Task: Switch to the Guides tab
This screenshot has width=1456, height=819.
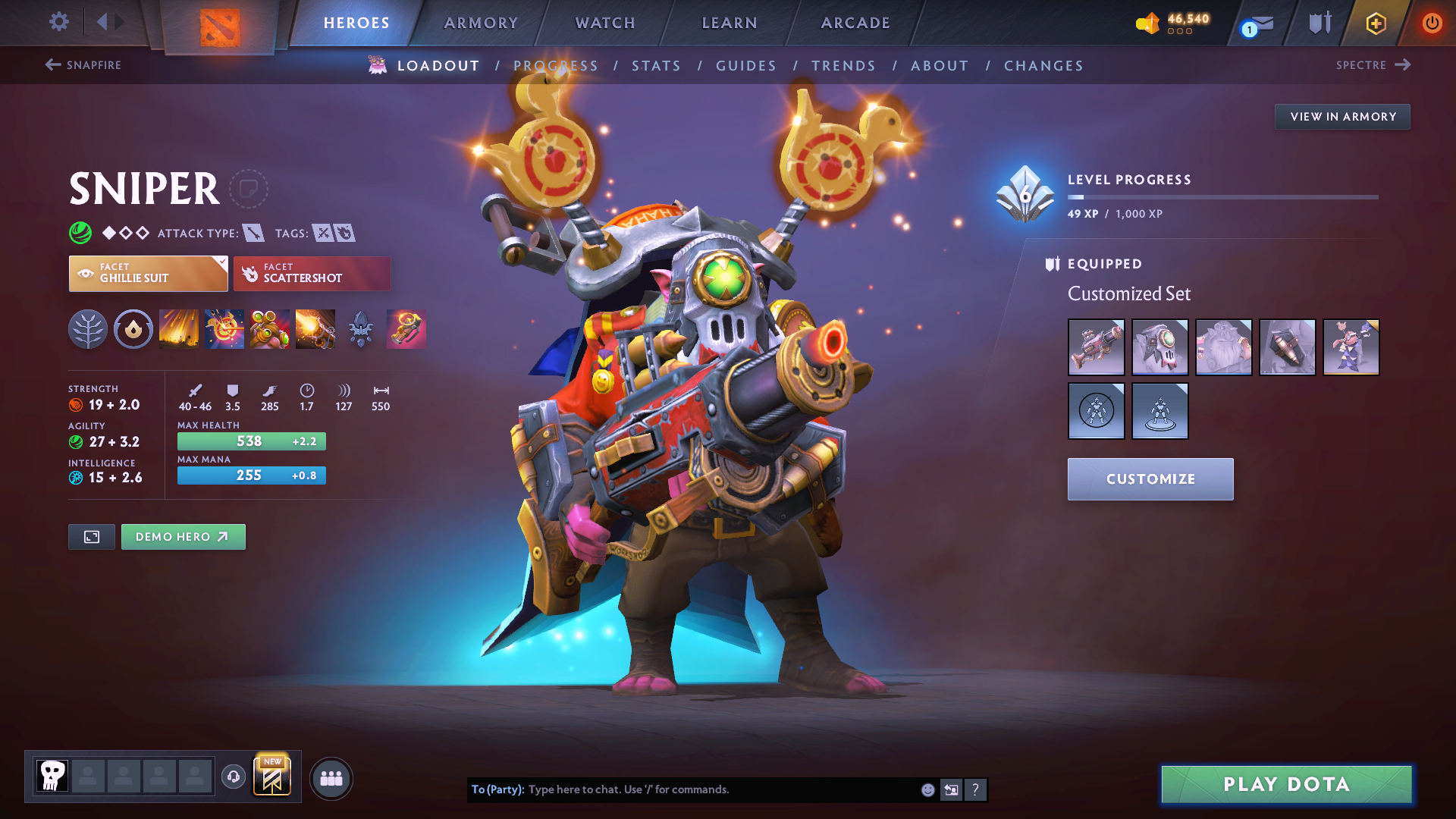Action: (746, 66)
